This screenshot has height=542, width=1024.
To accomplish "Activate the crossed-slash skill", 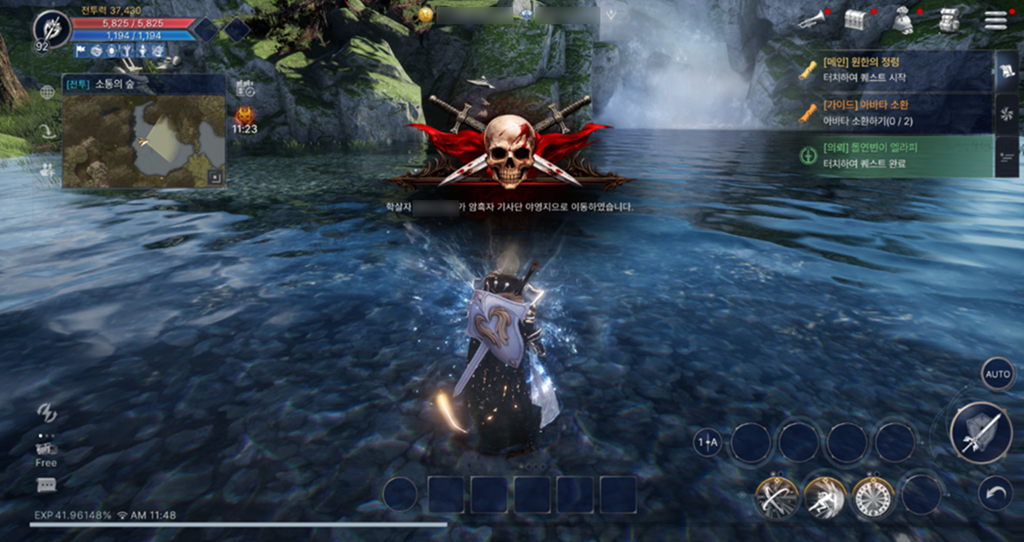I will pos(776,495).
